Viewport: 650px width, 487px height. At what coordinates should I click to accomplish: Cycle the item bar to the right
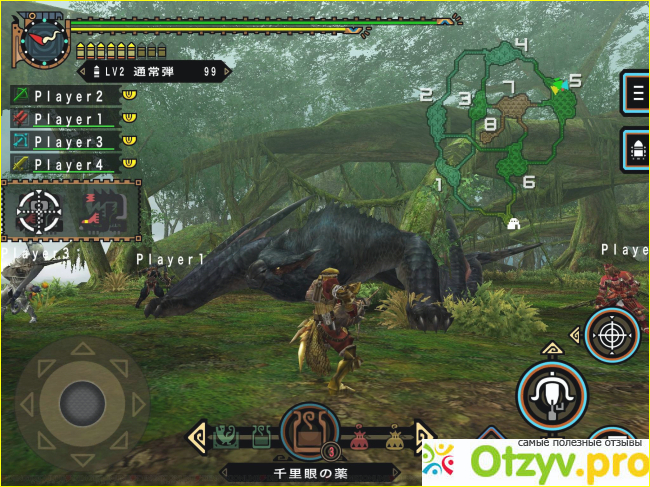[423, 436]
